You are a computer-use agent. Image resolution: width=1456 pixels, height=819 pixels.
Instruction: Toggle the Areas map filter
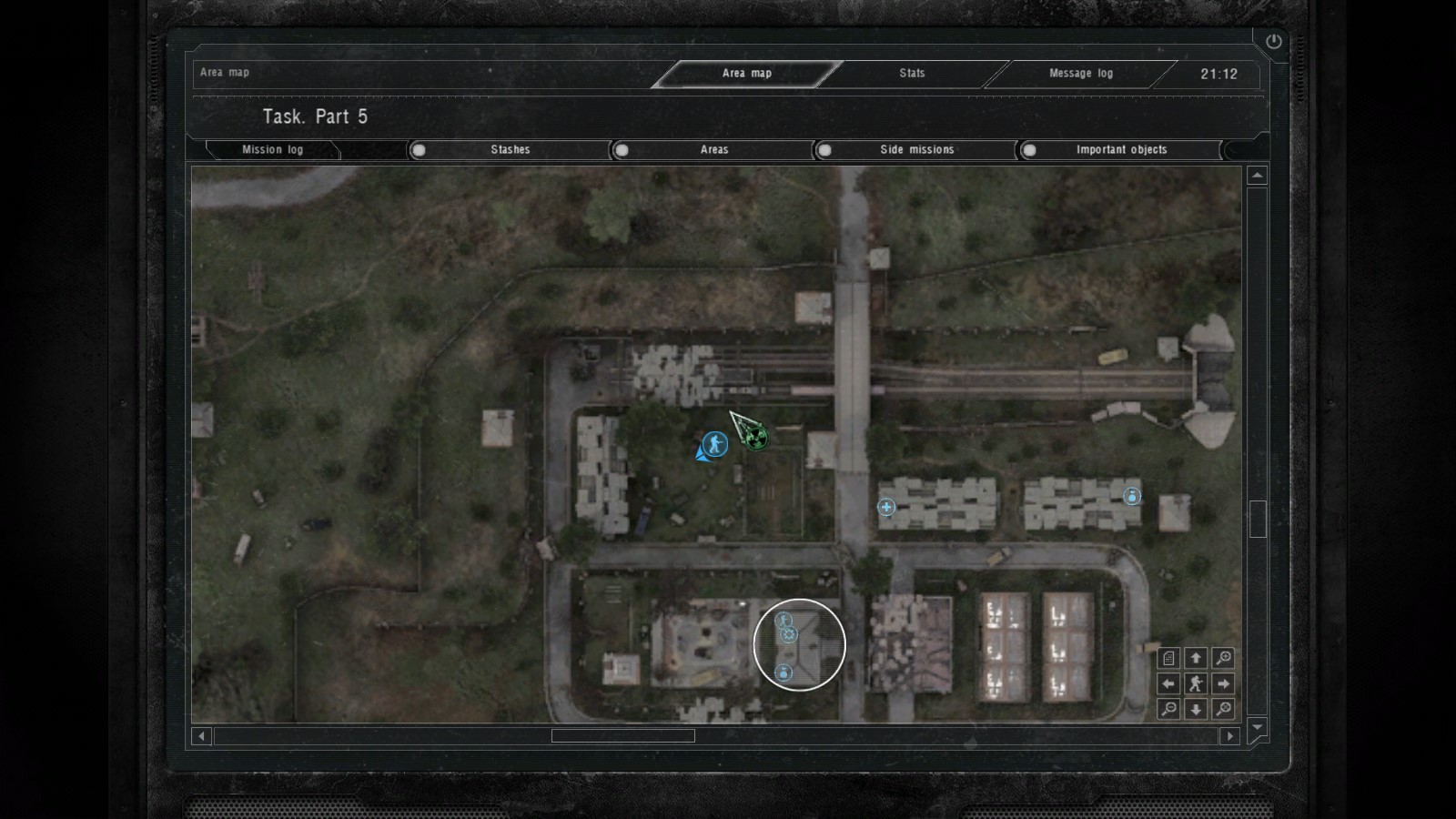click(x=713, y=150)
